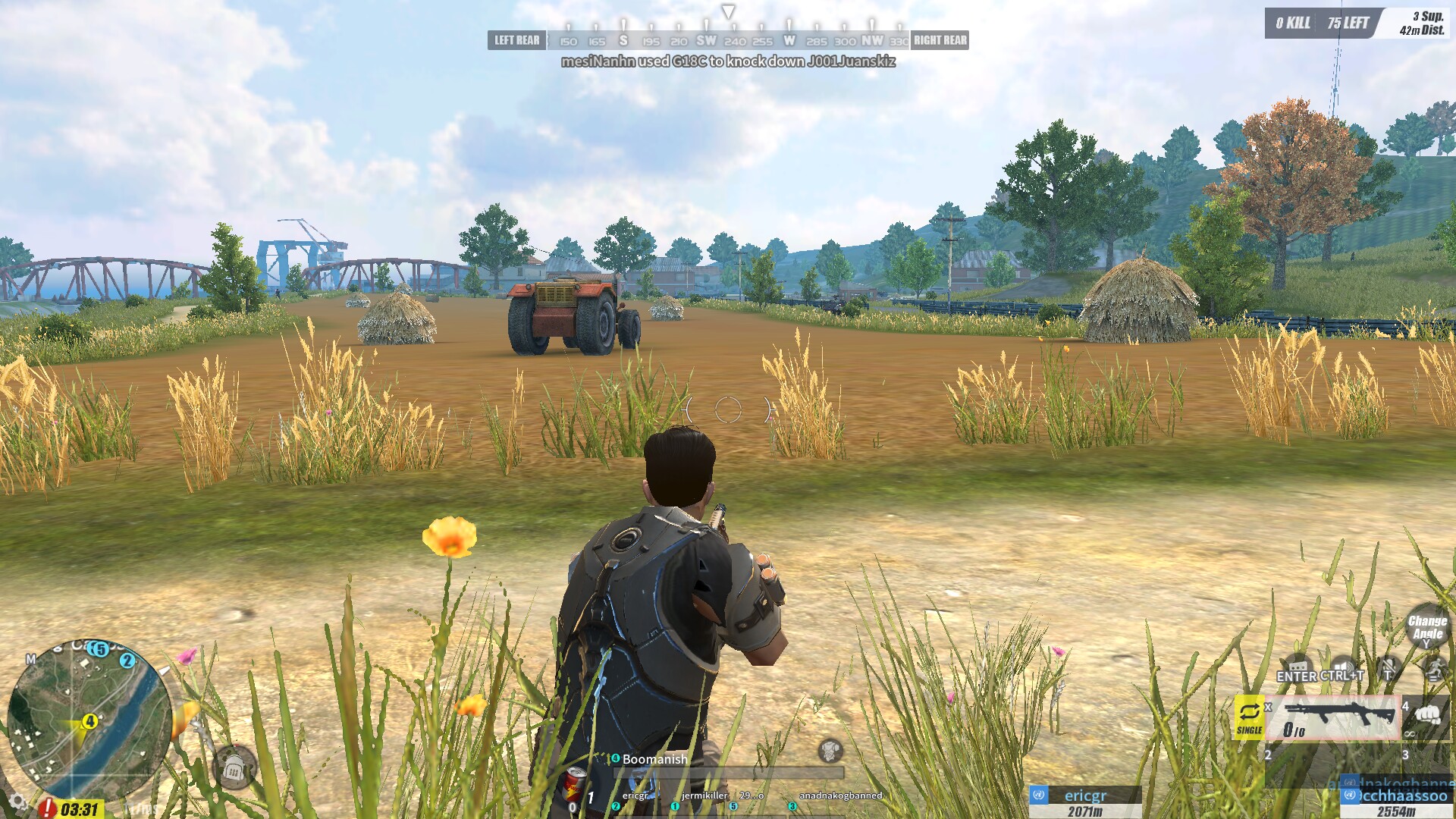Select the voice chat speaker icon
1456x819 pixels.
click(1342, 665)
